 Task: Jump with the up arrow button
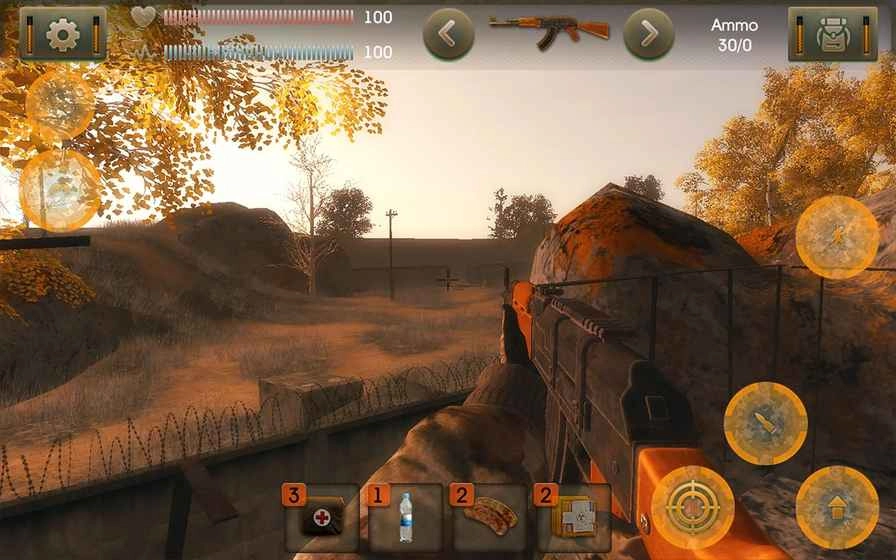click(837, 507)
